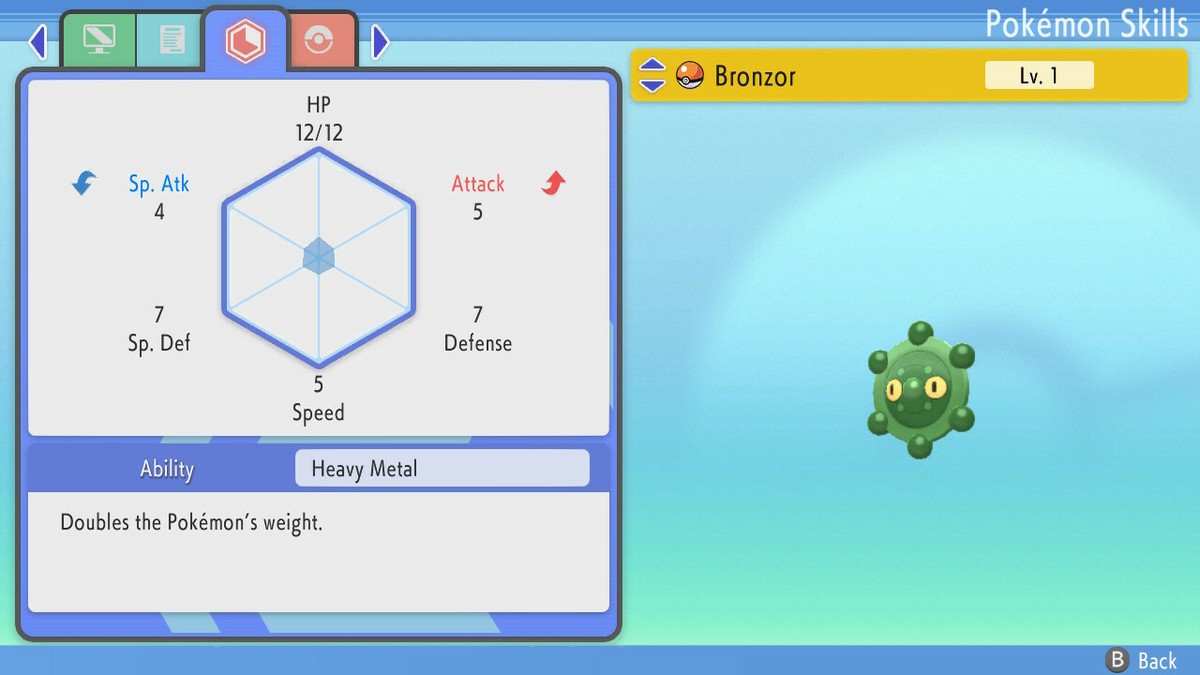Cycle Pokémon using the up-down arrows beside Bronzor
The height and width of the screenshot is (675, 1200).
[652, 75]
